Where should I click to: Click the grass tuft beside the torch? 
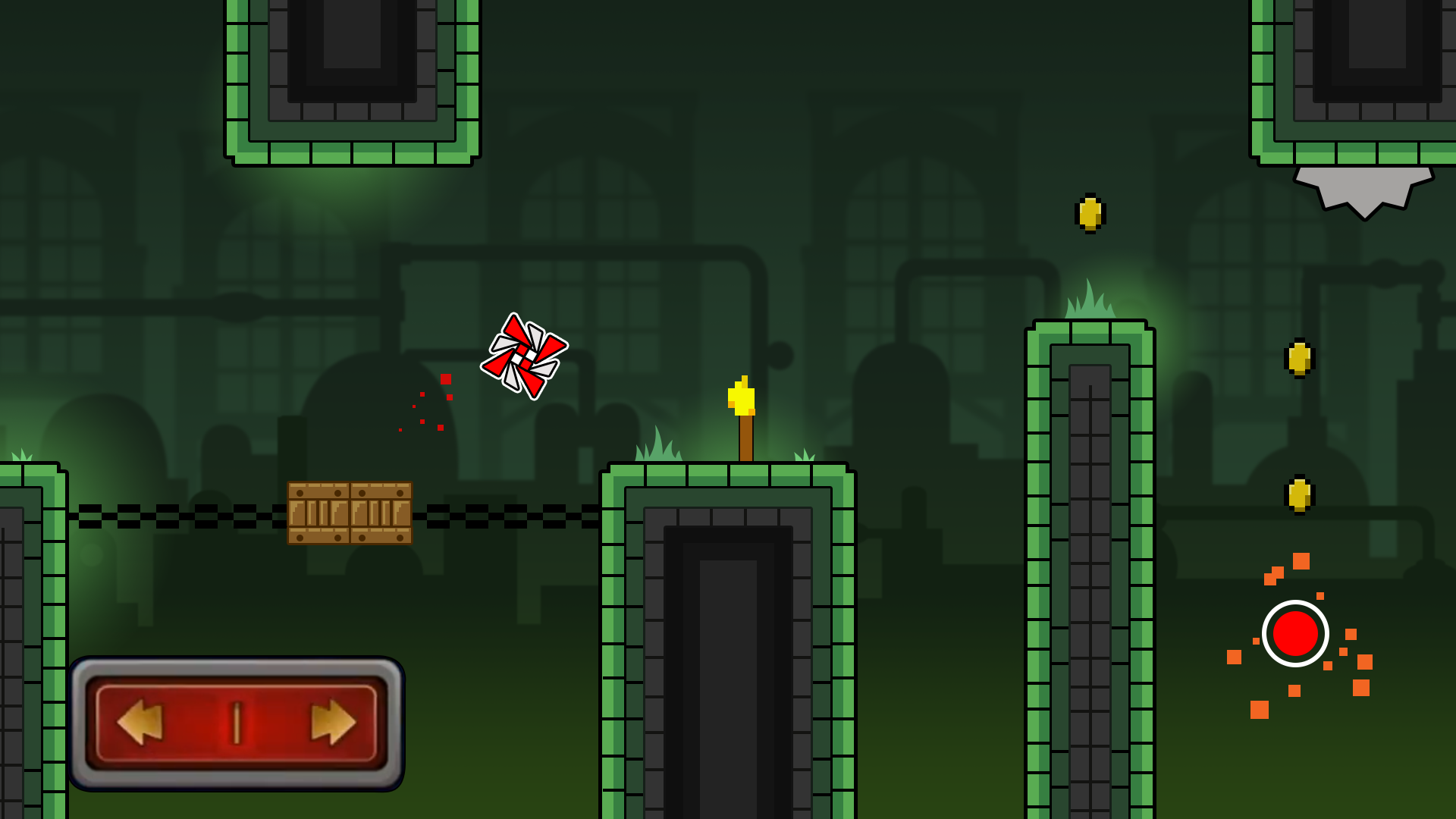(x=804, y=455)
